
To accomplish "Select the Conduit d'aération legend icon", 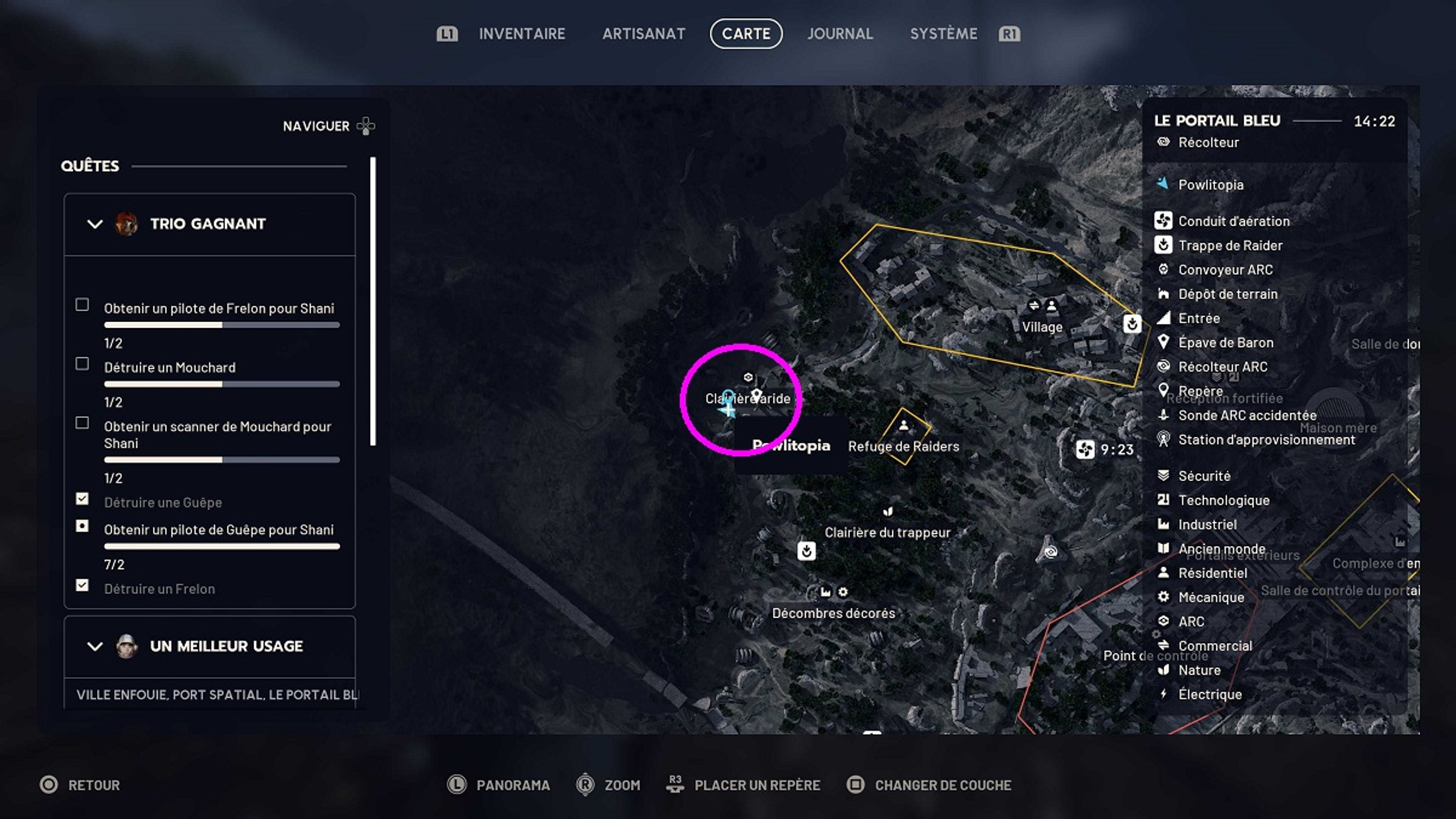I will click(1164, 221).
